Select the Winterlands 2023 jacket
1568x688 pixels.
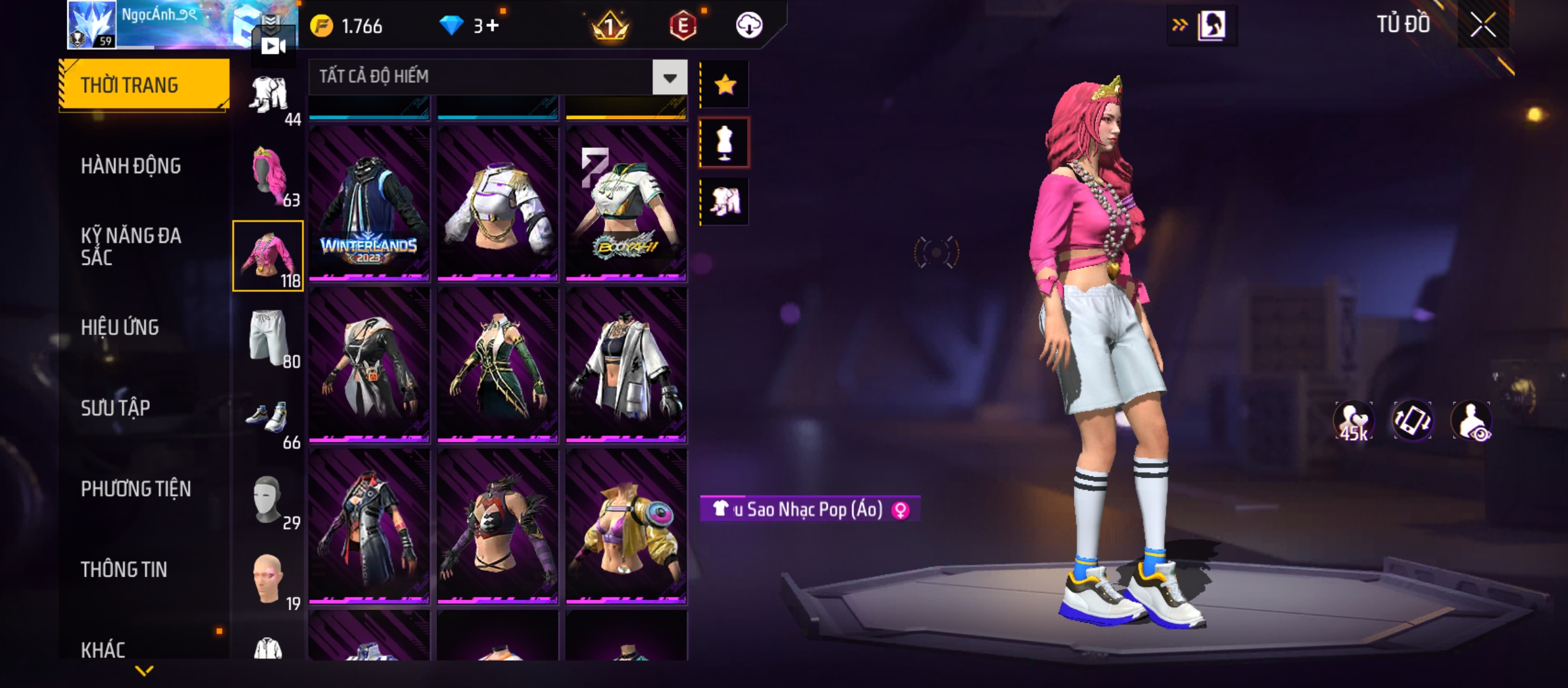tap(369, 203)
